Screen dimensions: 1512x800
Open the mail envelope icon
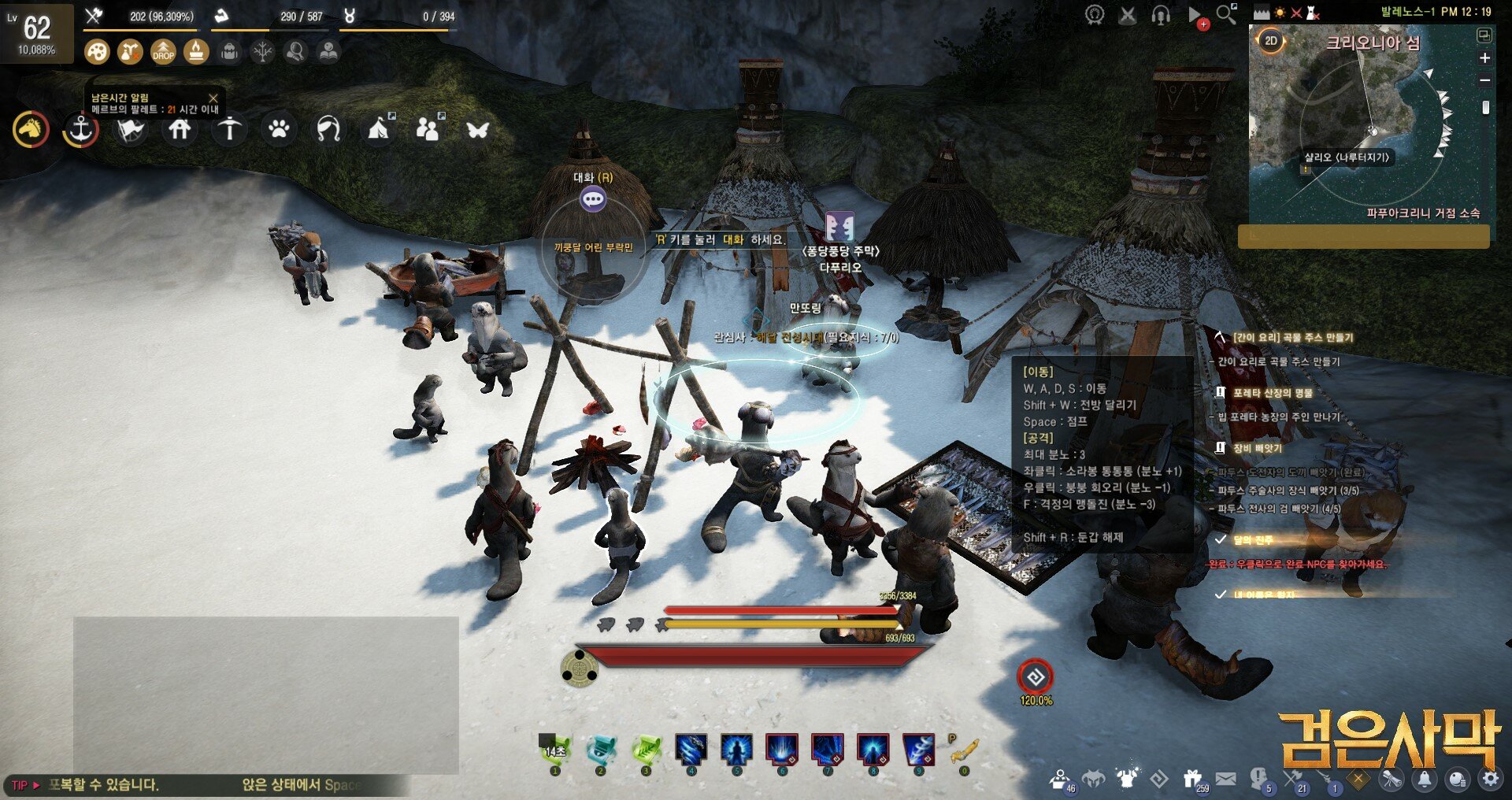[1225, 779]
